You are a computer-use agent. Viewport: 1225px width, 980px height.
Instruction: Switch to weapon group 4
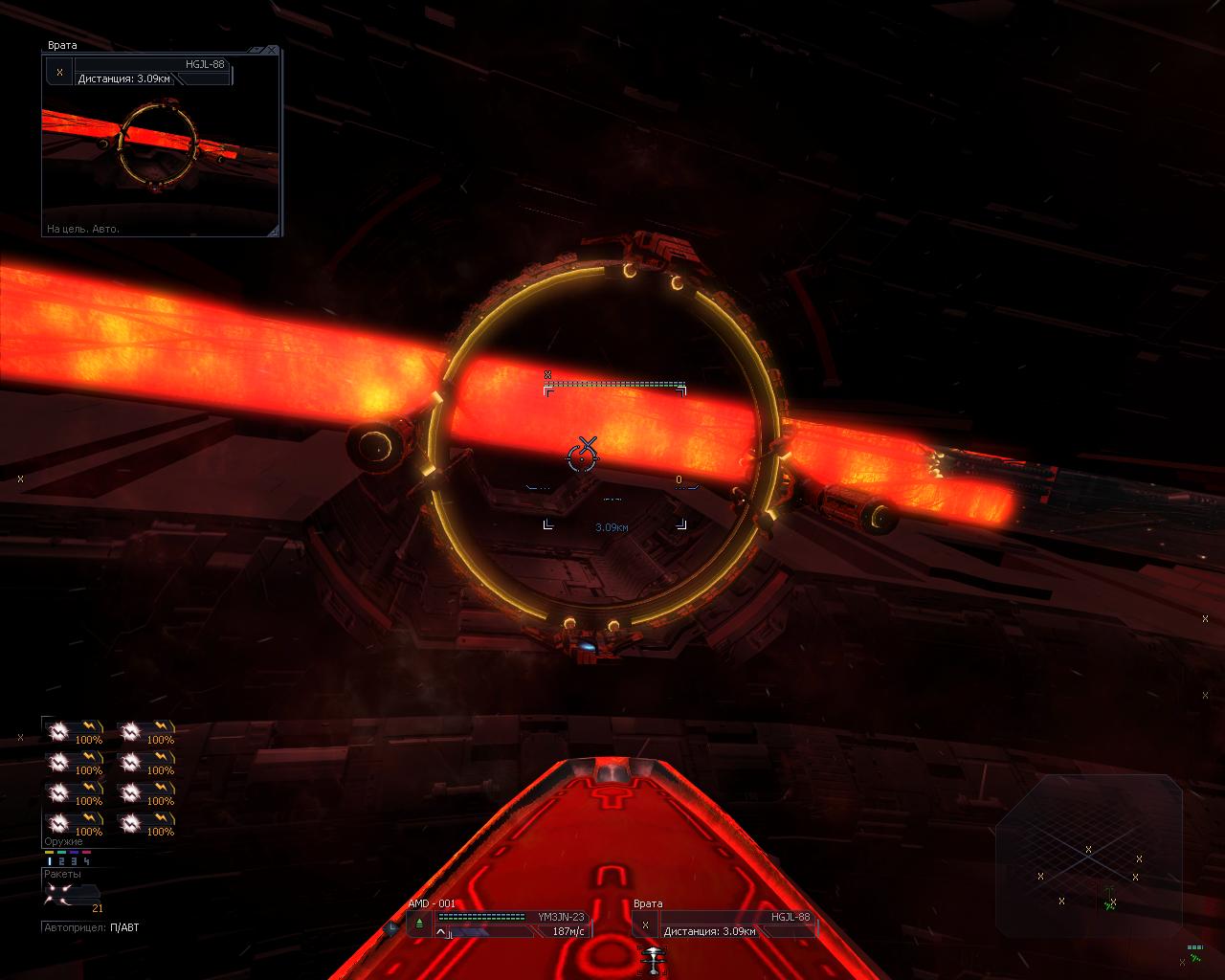click(x=87, y=861)
